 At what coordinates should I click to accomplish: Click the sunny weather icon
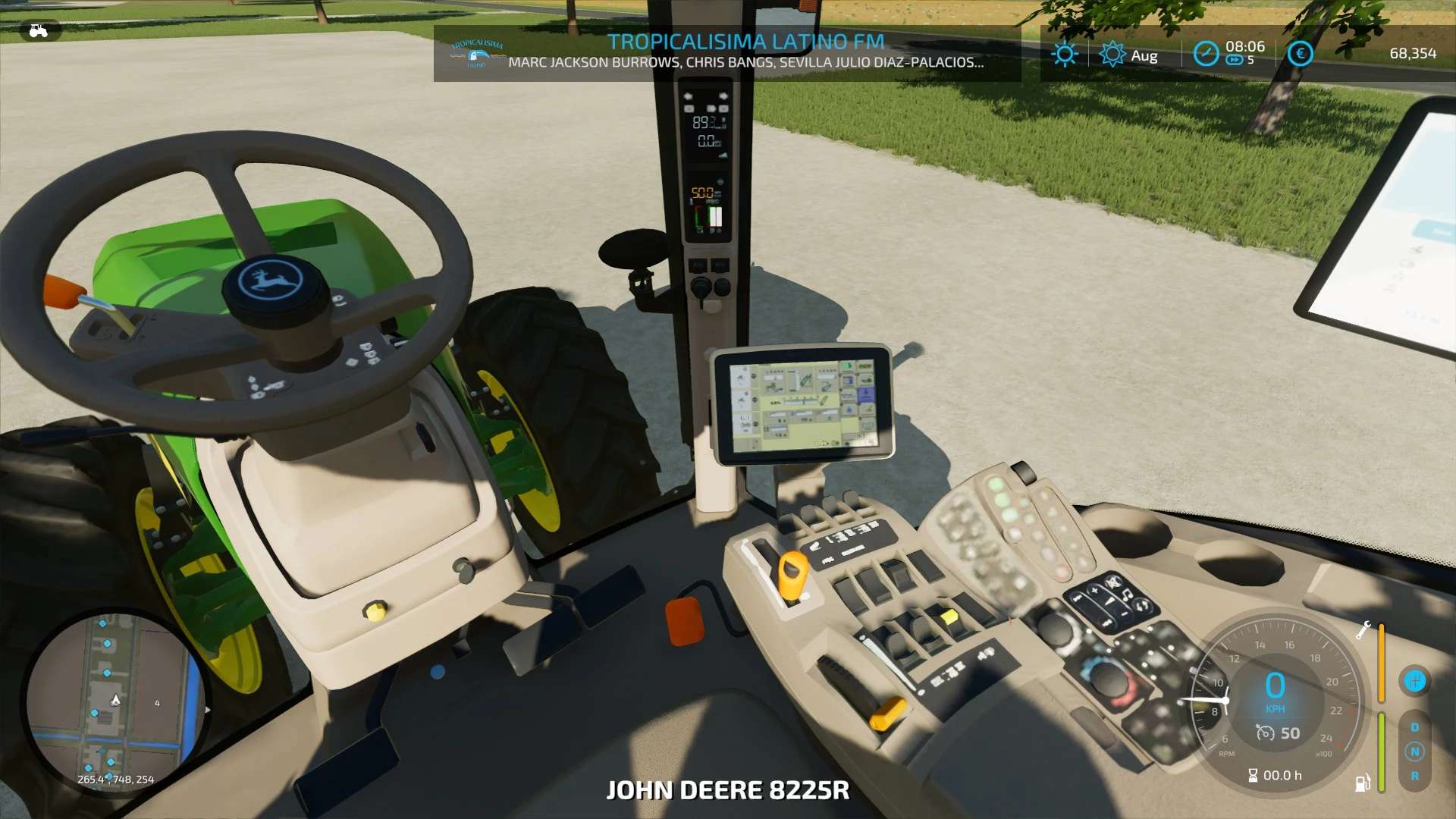coord(1065,54)
